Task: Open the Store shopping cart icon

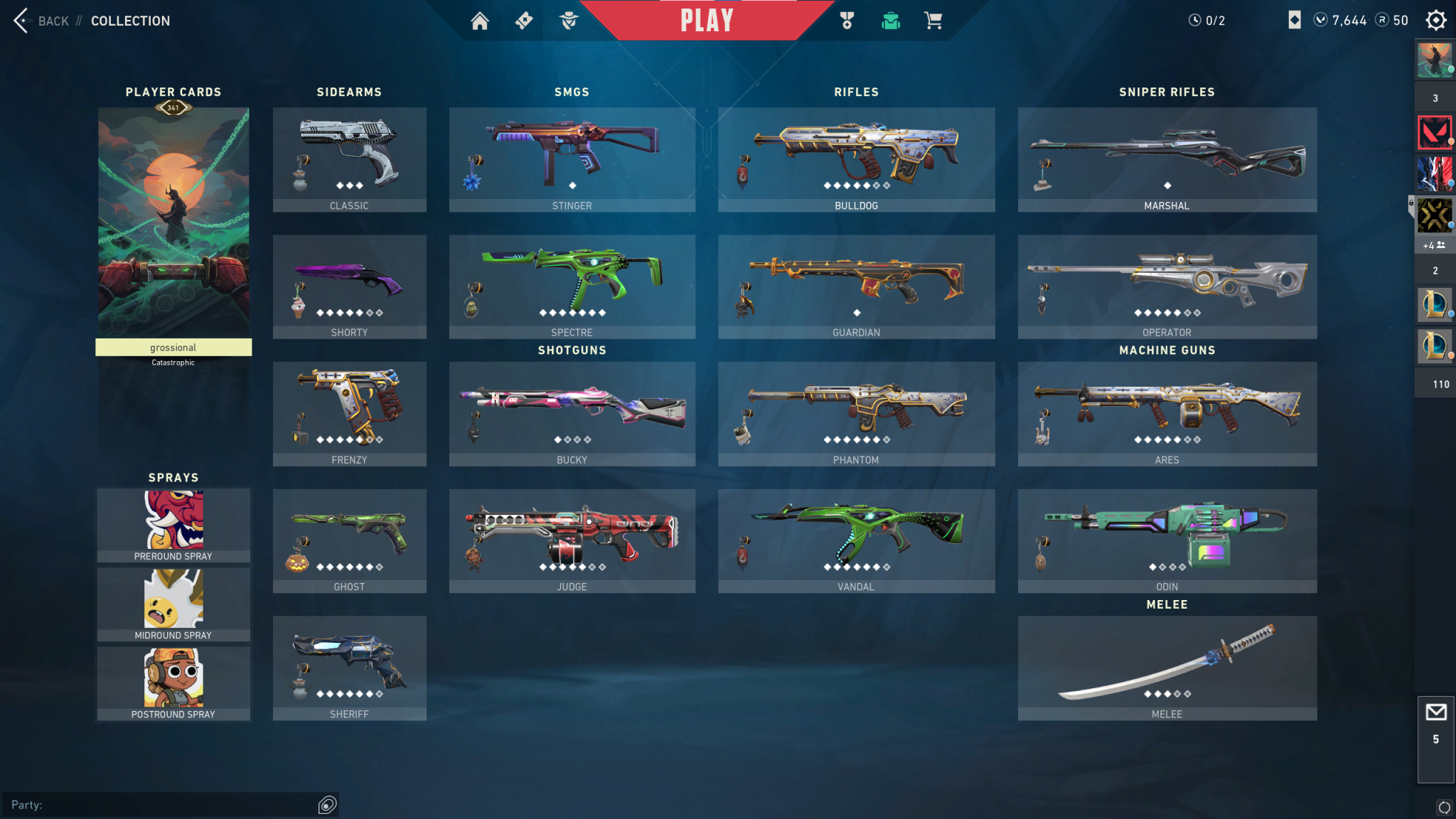Action: pyautogui.click(x=933, y=21)
